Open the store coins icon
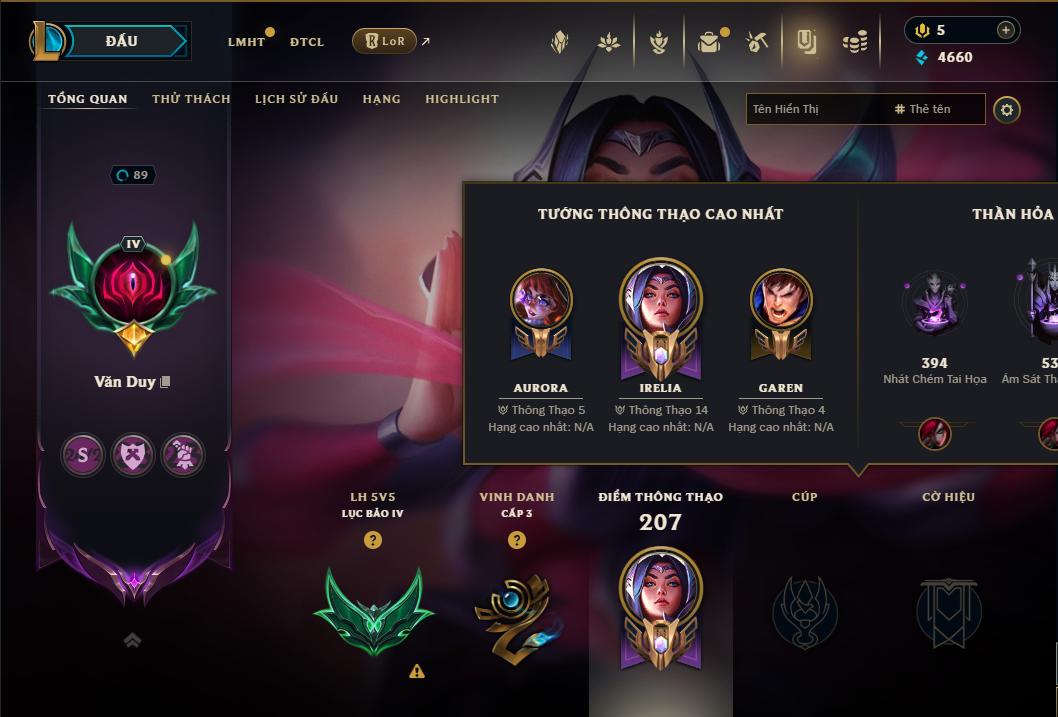The image size is (1058, 717). coord(855,42)
